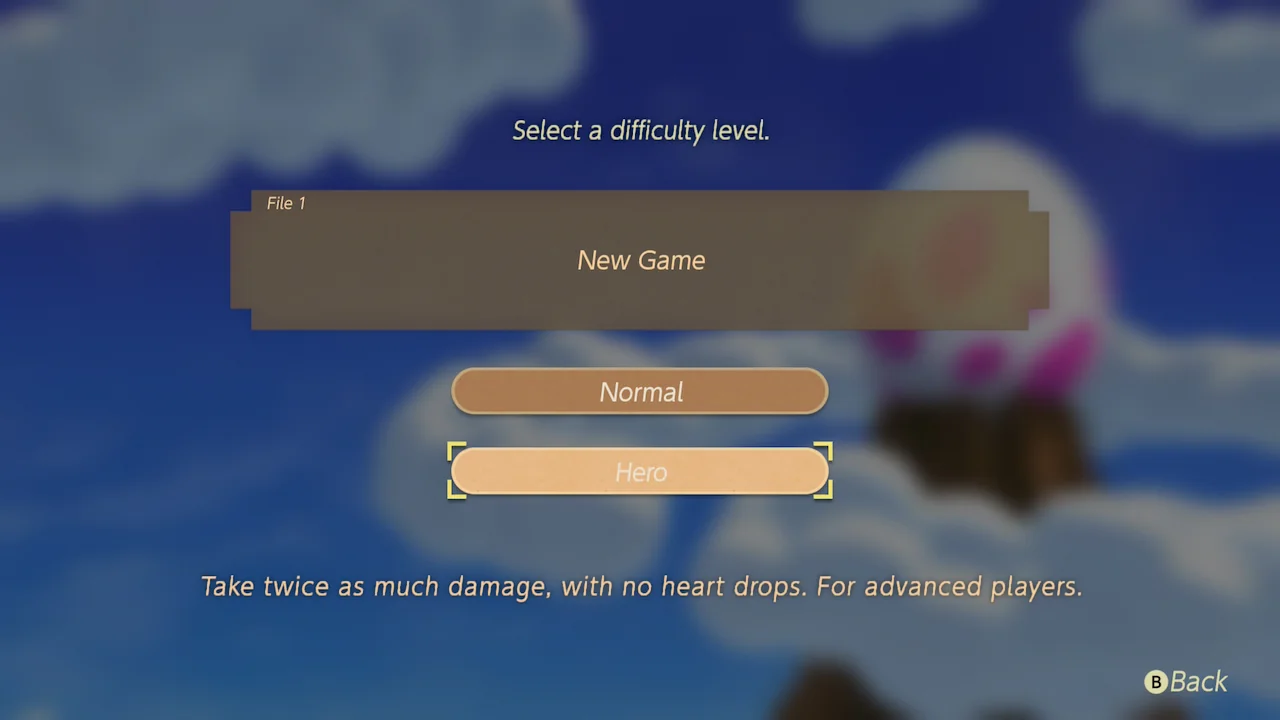This screenshot has height=720, width=1280.
Task: Confirm Normal as the chosen difficulty
Action: pyautogui.click(x=640, y=392)
